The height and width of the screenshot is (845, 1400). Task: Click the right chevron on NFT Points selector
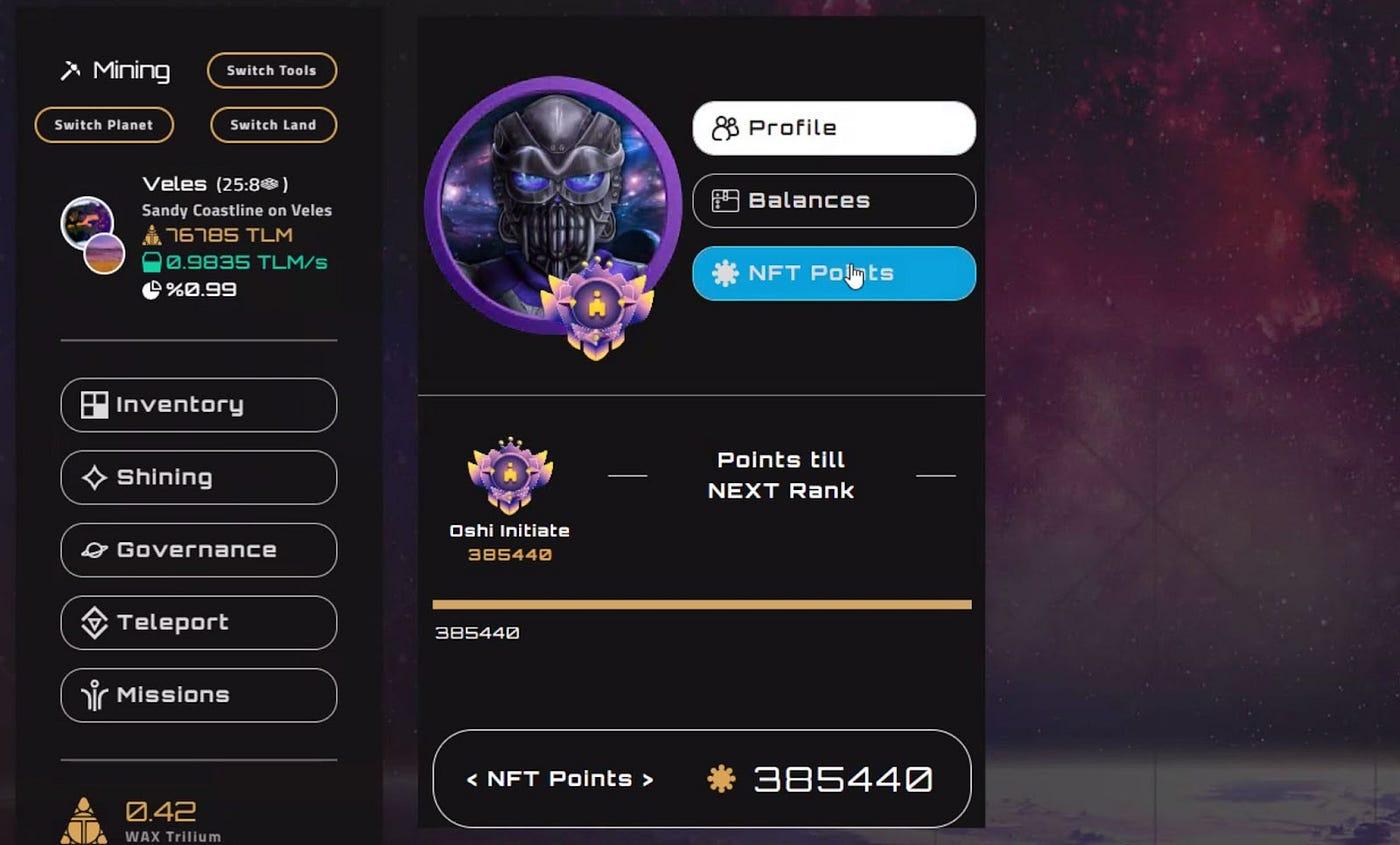click(648, 778)
